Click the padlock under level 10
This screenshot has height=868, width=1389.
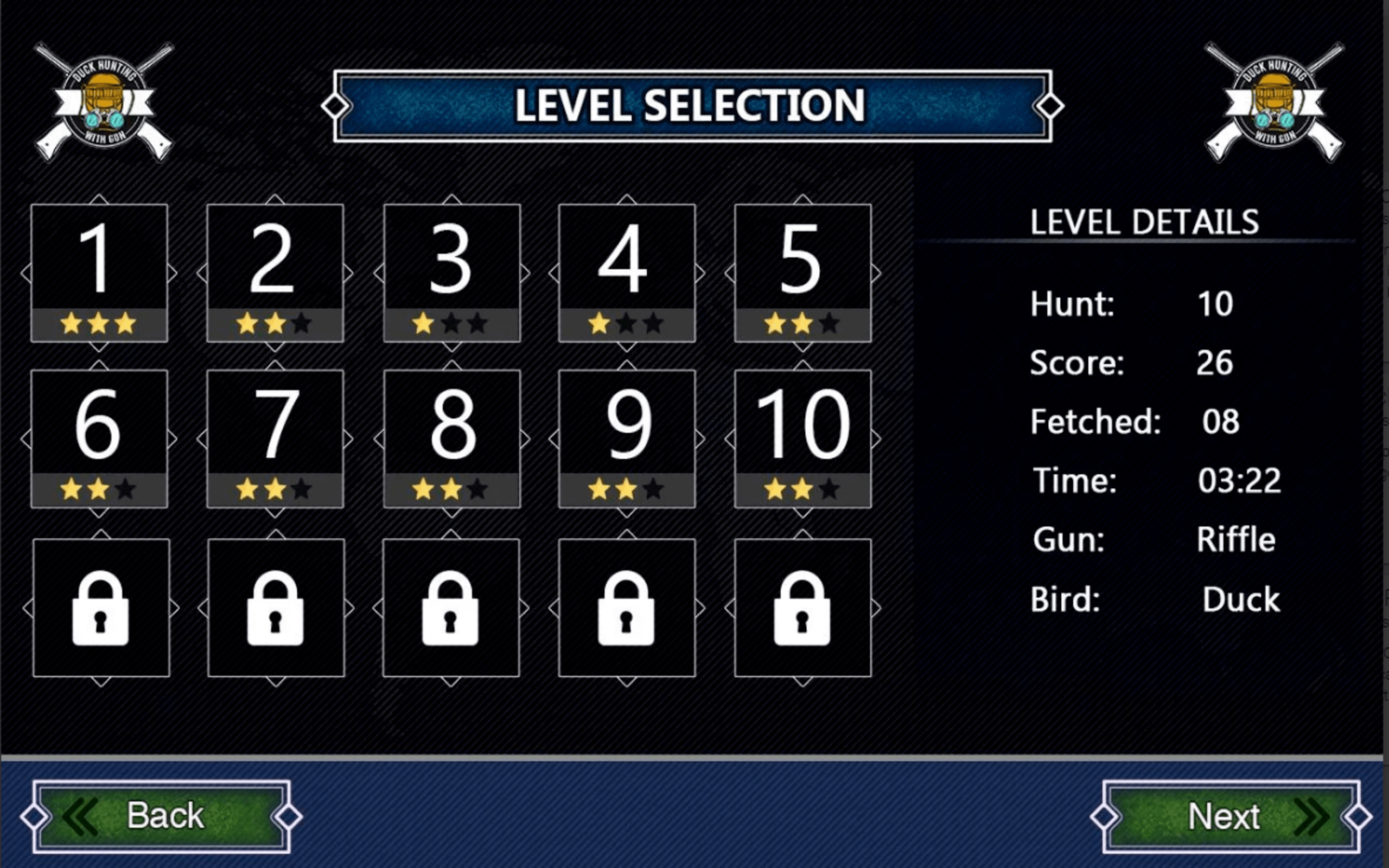point(802,609)
